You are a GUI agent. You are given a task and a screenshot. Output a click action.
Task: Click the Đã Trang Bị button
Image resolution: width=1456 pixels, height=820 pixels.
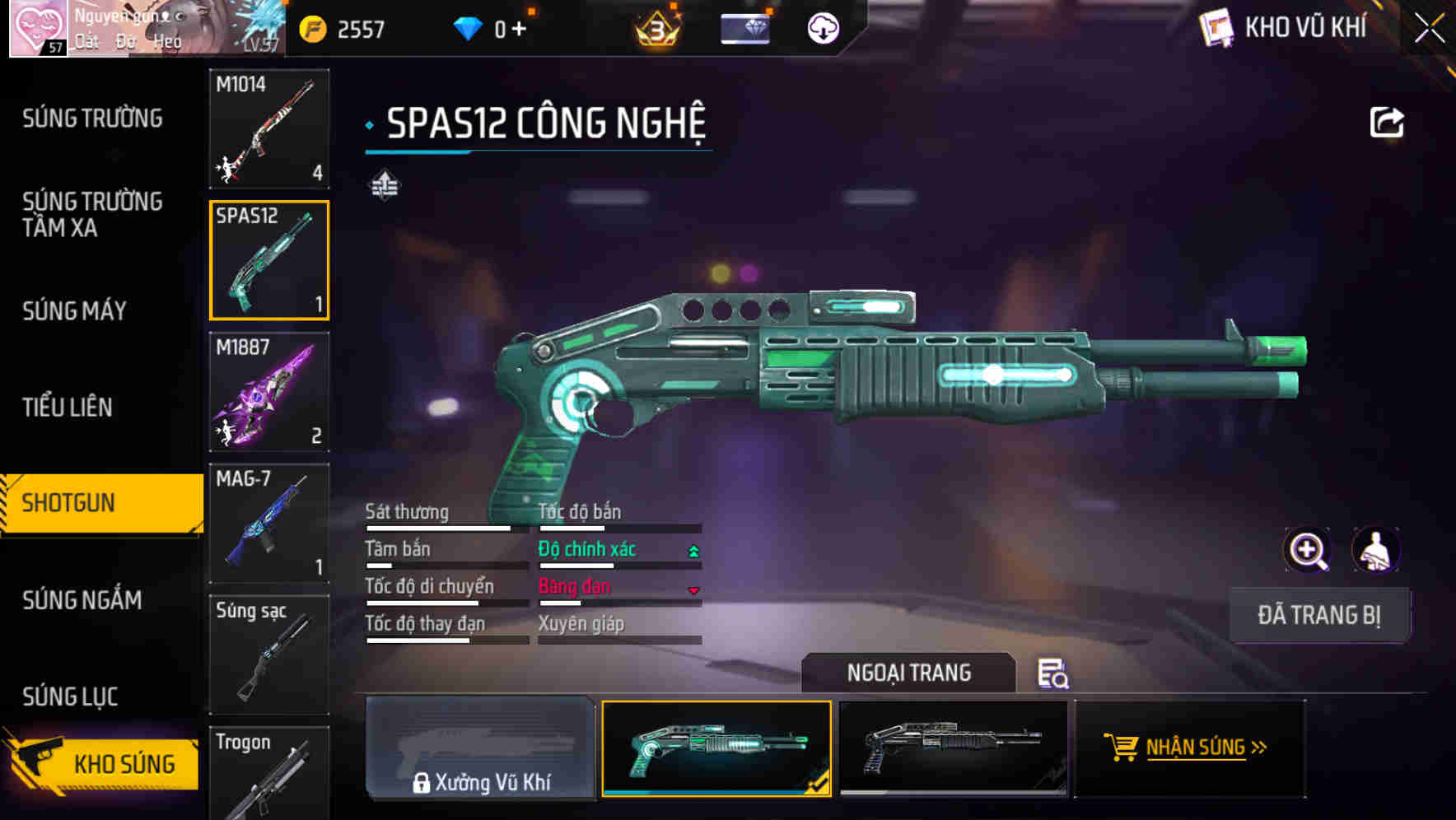pos(1318,615)
